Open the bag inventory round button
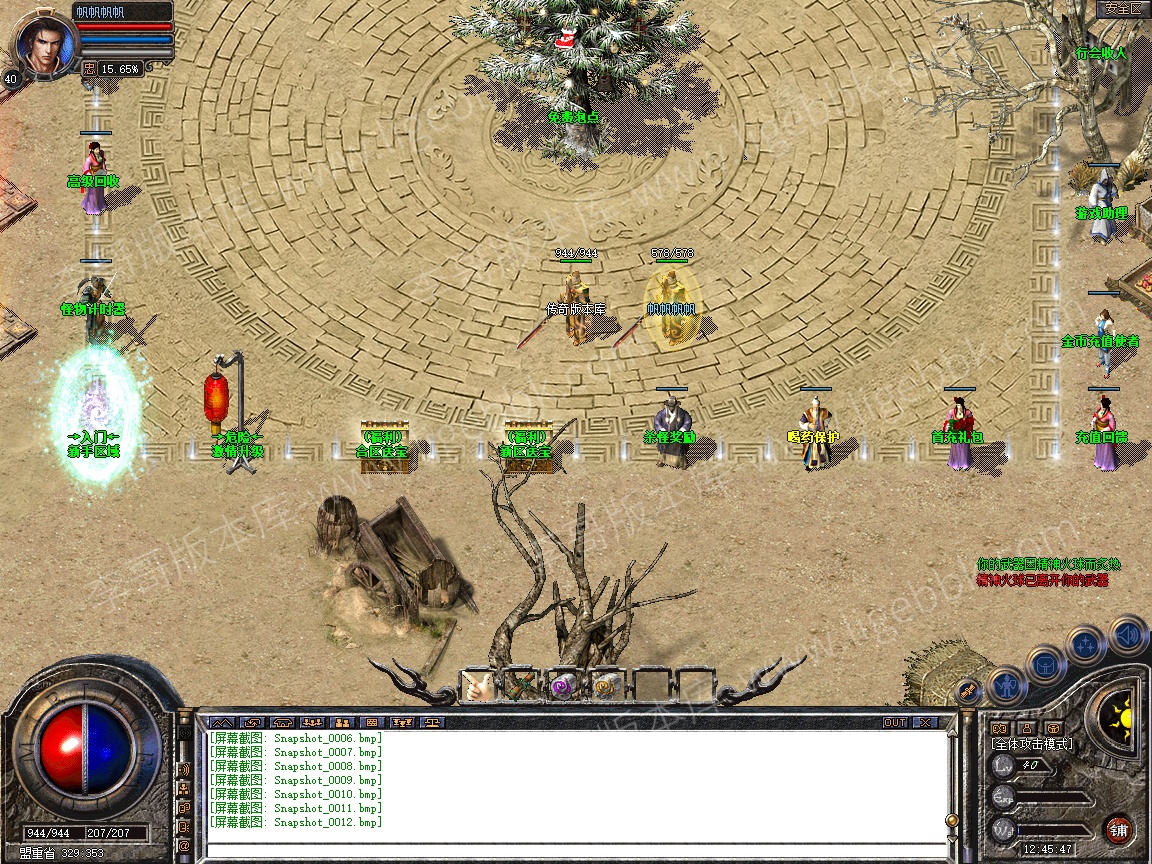 coord(1045,664)
